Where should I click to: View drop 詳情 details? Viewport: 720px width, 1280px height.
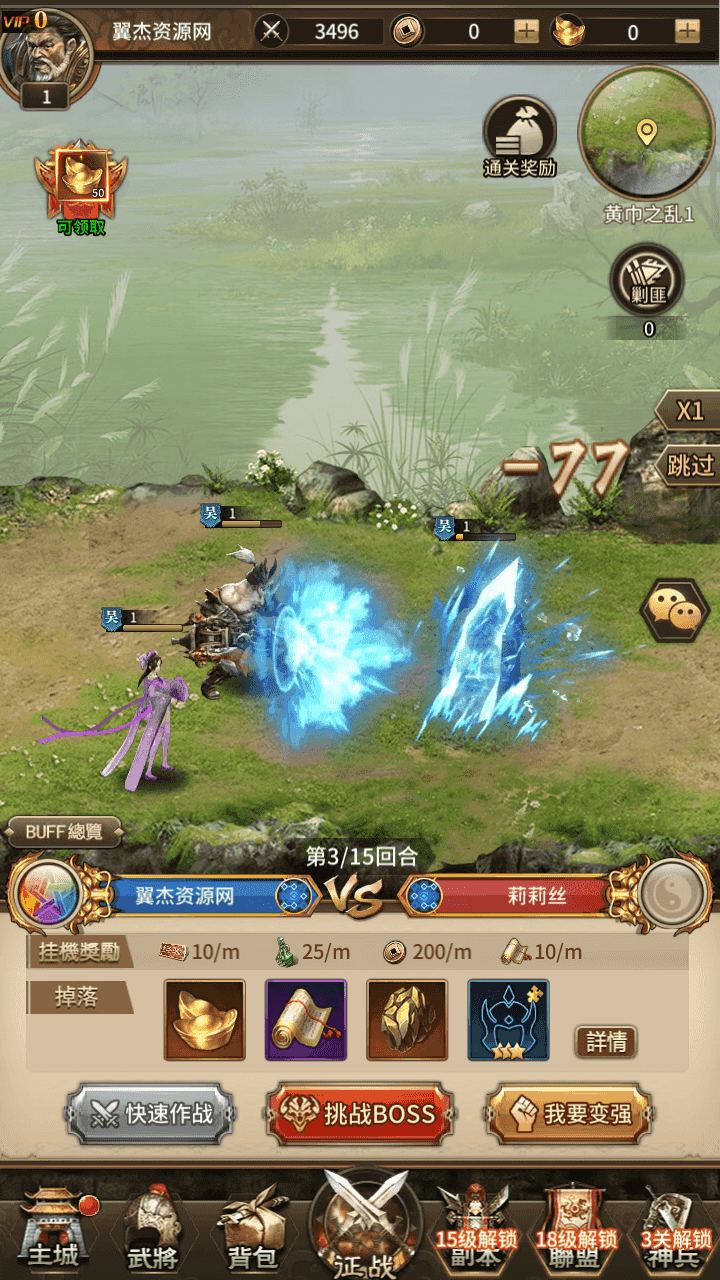coord(606,1042)
